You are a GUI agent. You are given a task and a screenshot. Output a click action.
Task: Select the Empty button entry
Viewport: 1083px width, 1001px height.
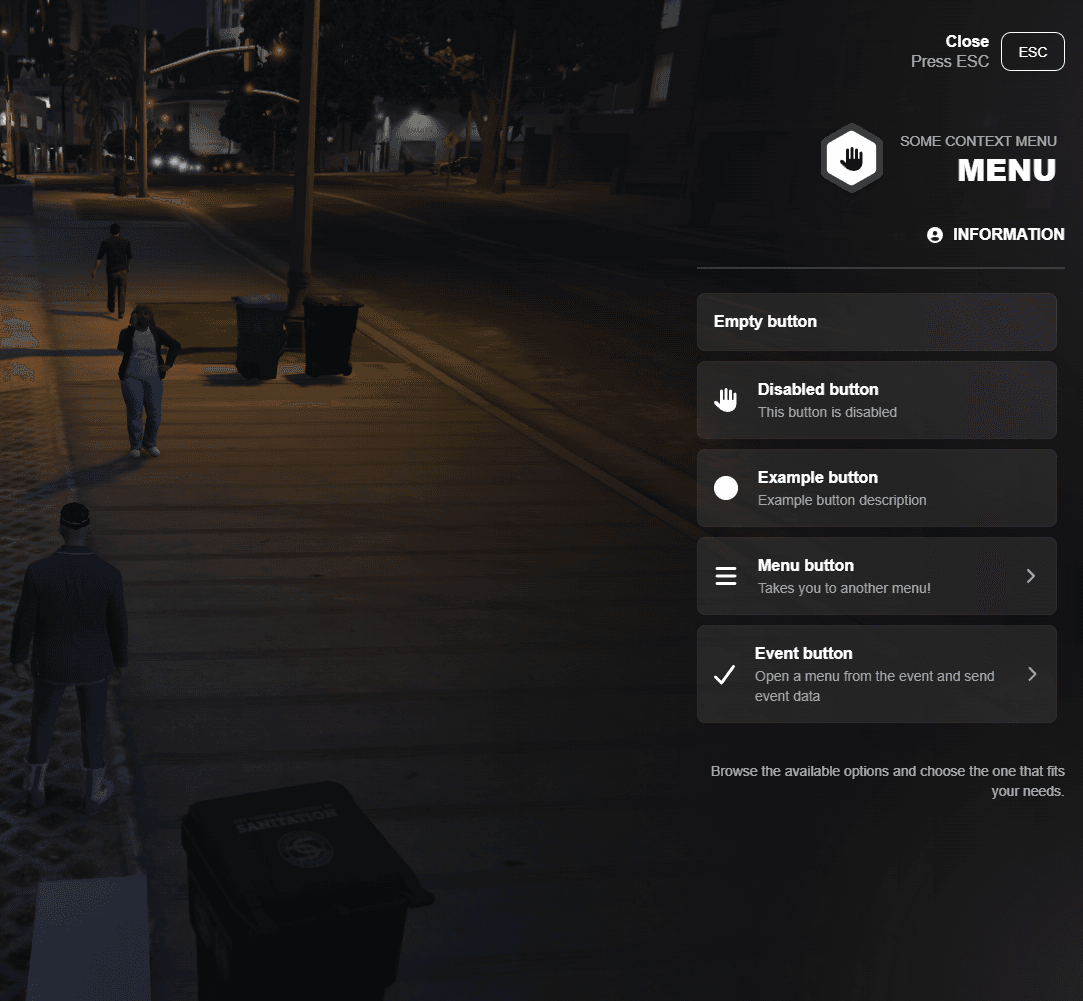coord(876,322)
